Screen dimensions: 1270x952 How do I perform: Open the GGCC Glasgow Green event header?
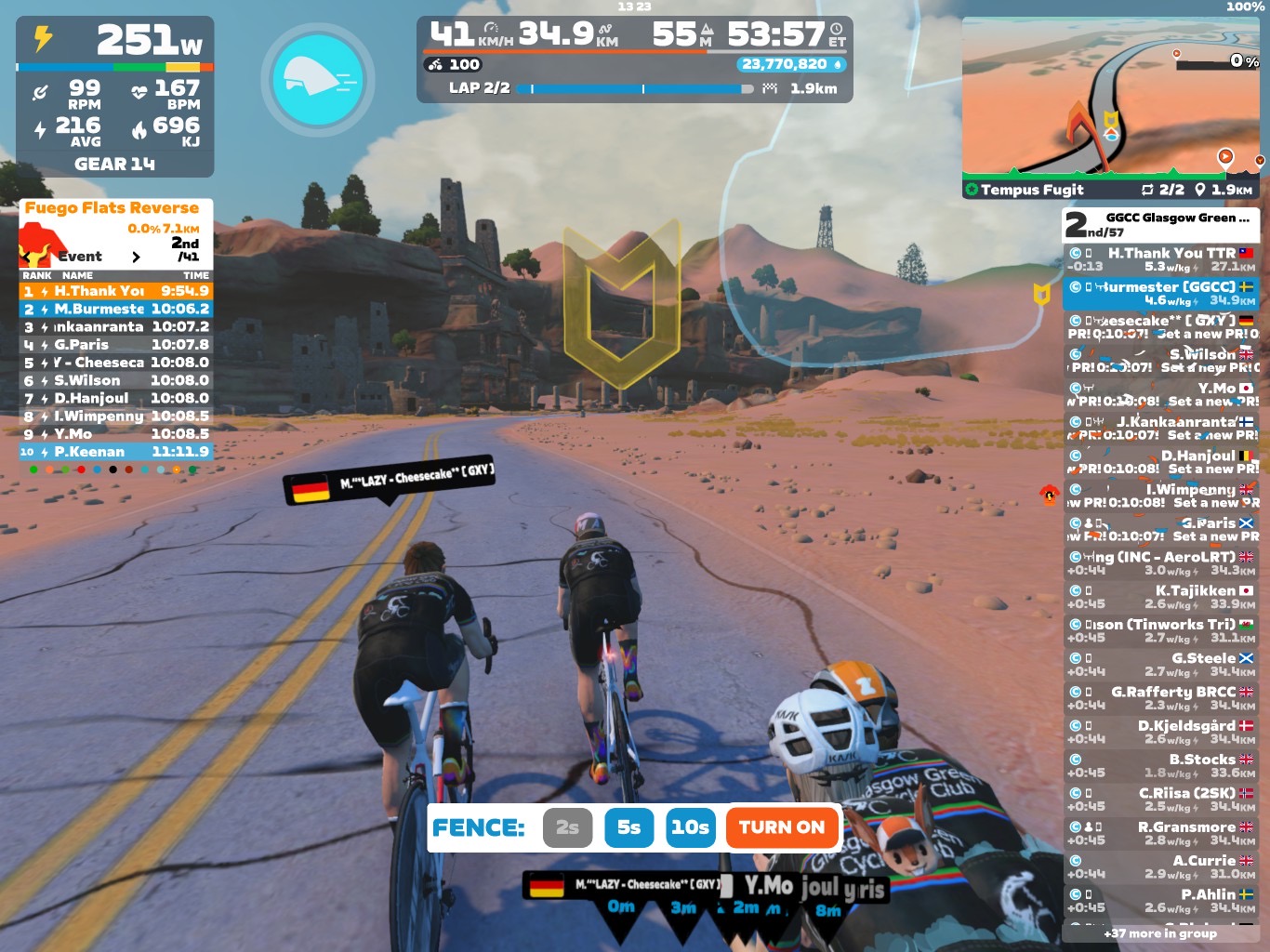click(1161, 224)
